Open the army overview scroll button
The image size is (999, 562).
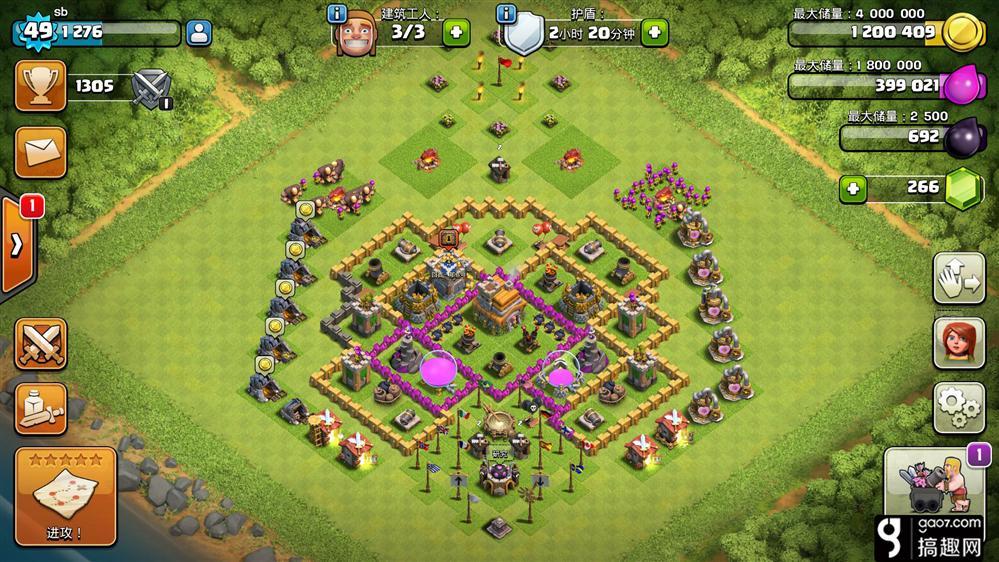pos(40,405)
